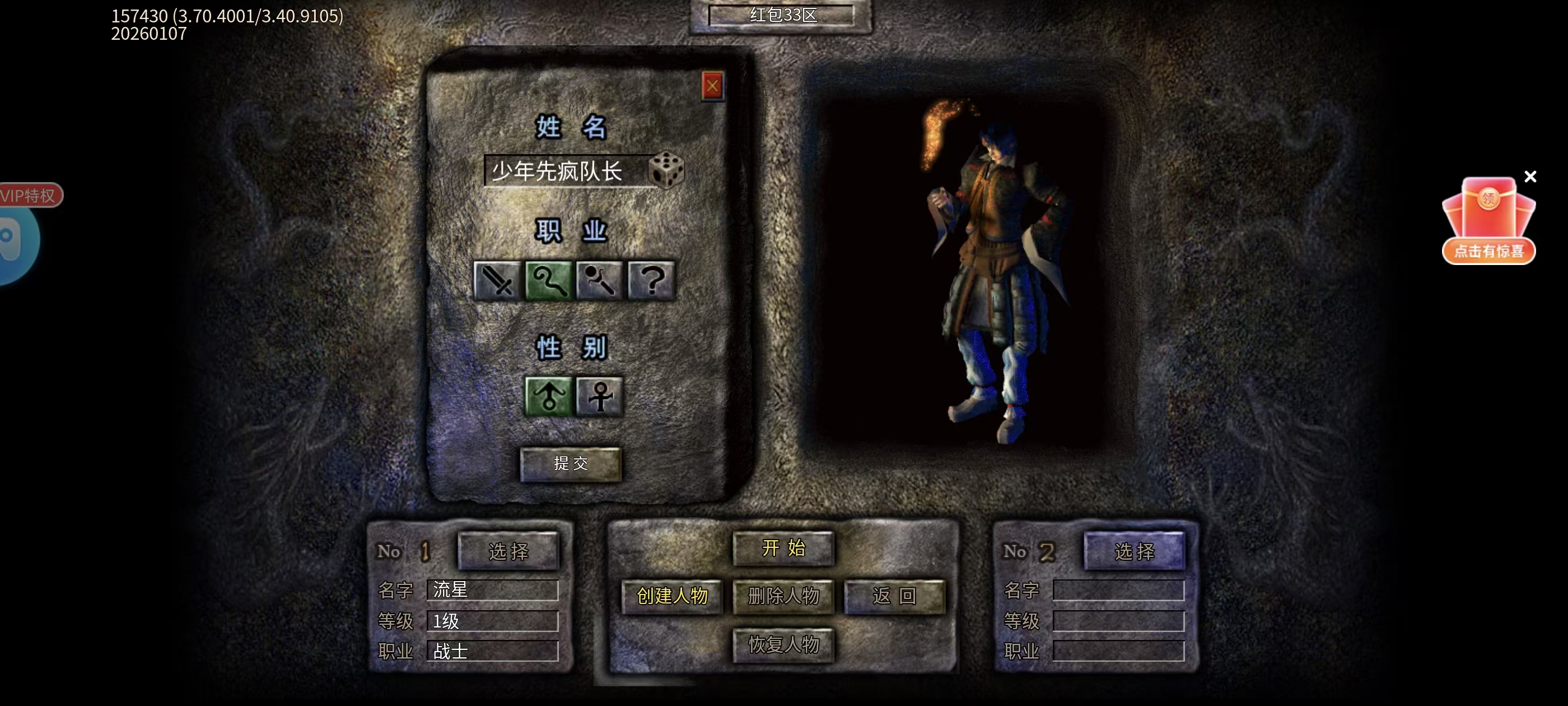The width and height of the screenshot is (1568, 706).
Task: Submit the new character with 提交
Action: (x=570, y=464)
